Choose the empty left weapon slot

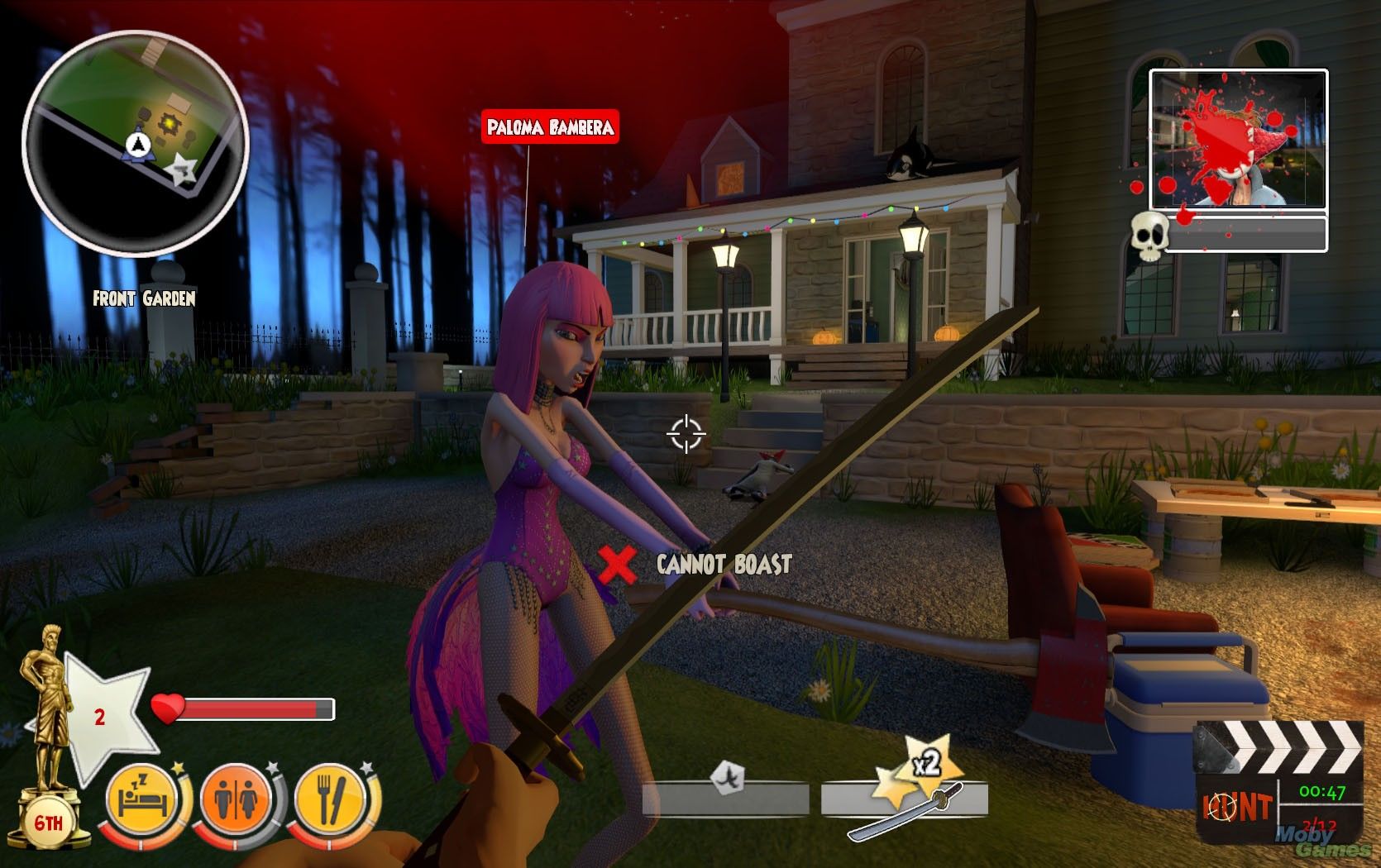click(x=725, y=799)
